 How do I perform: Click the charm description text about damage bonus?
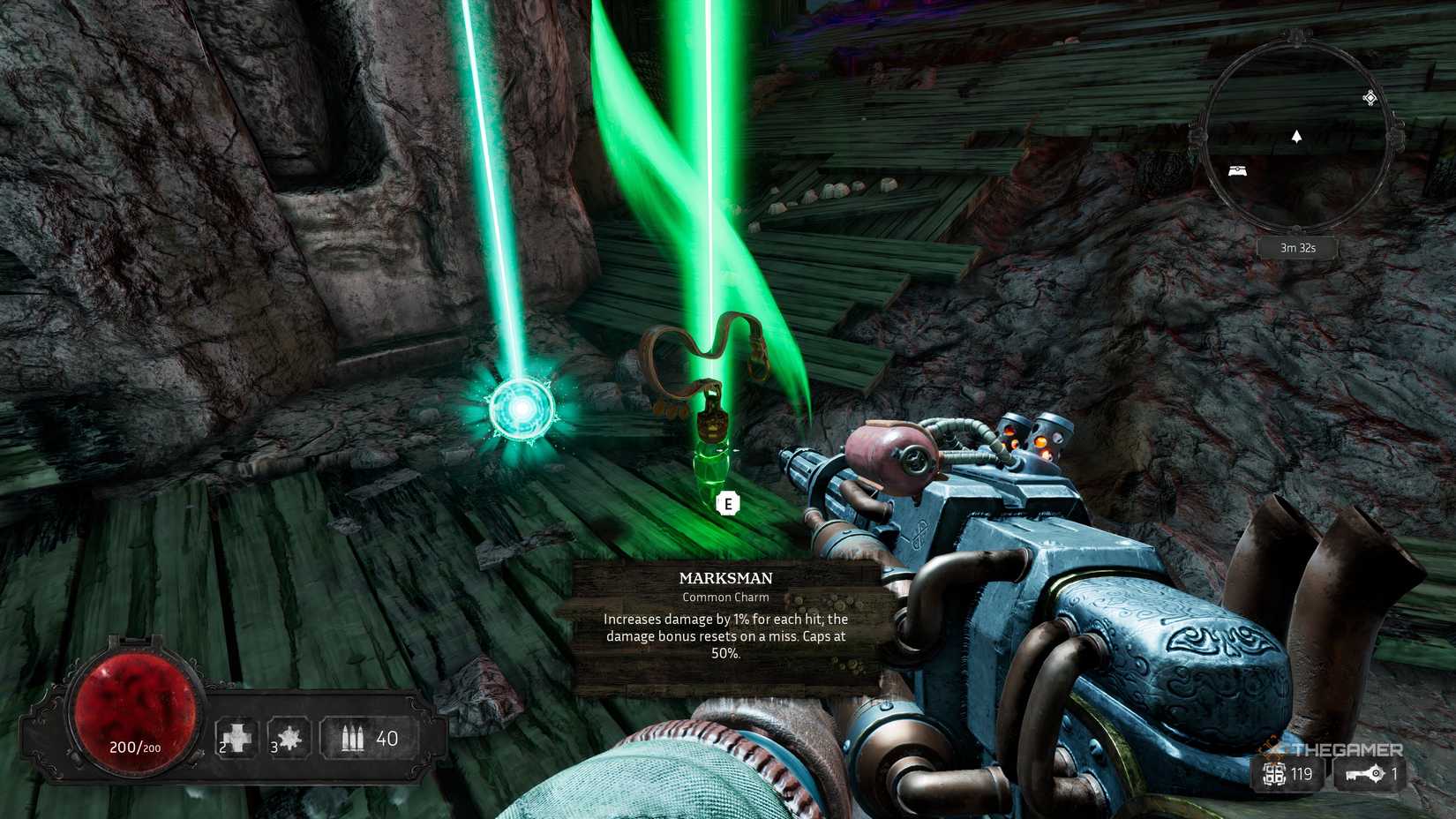click(725, 635)
